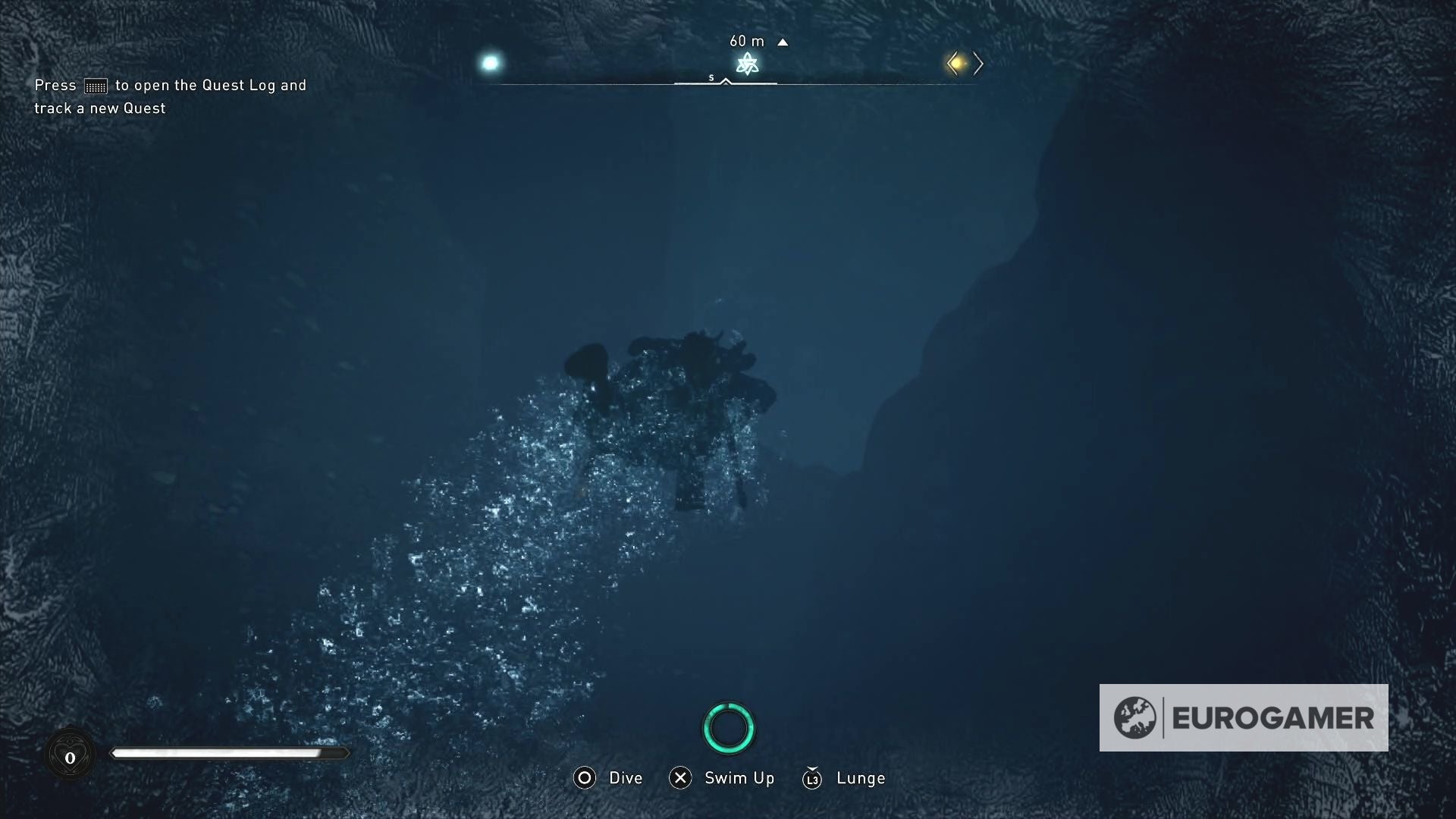Select the glowing mystery star marker on the compass
Screen dimensions: 1456x819
[x=747, y=64]
